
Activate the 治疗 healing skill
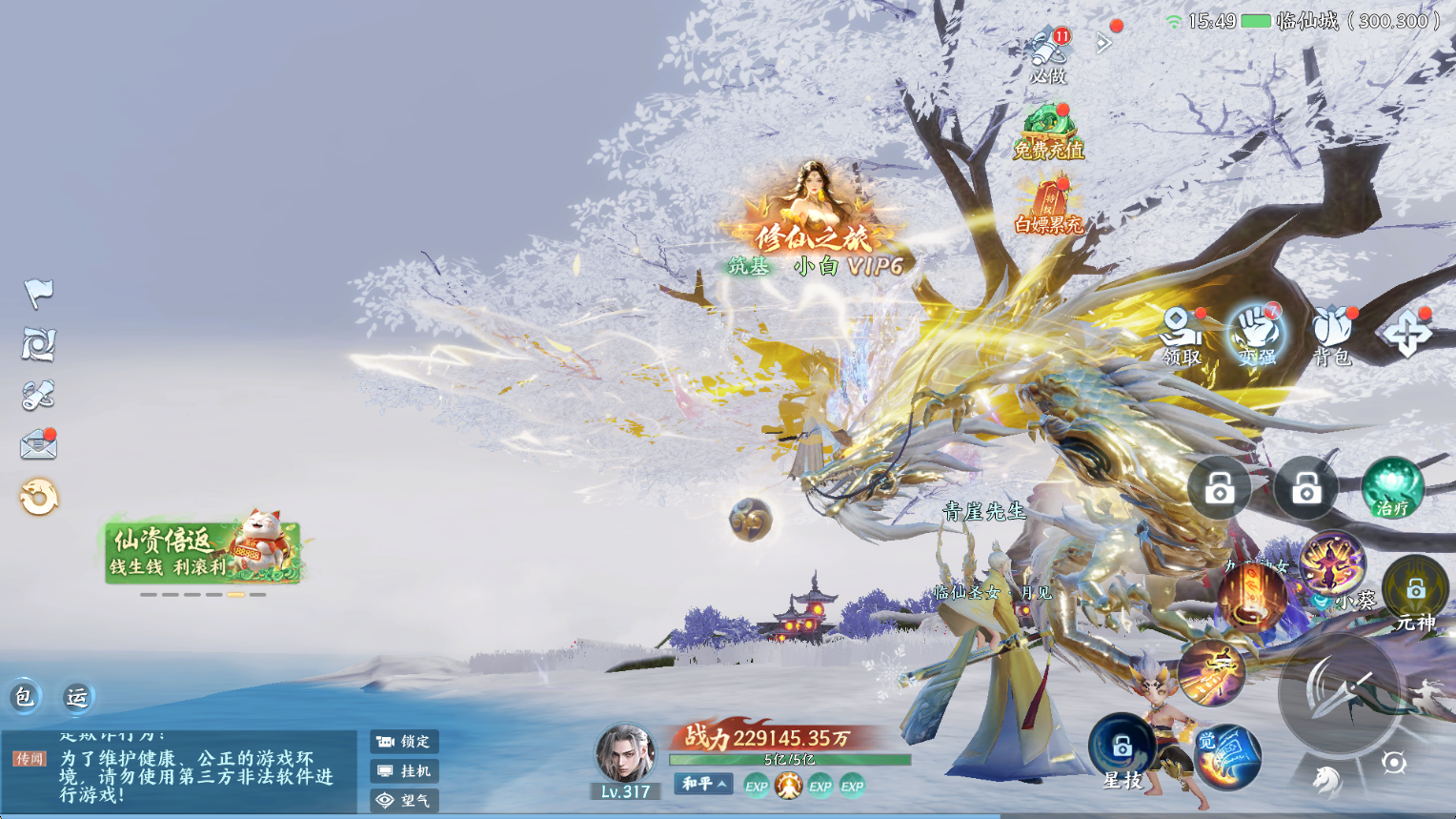[1392, 489]
